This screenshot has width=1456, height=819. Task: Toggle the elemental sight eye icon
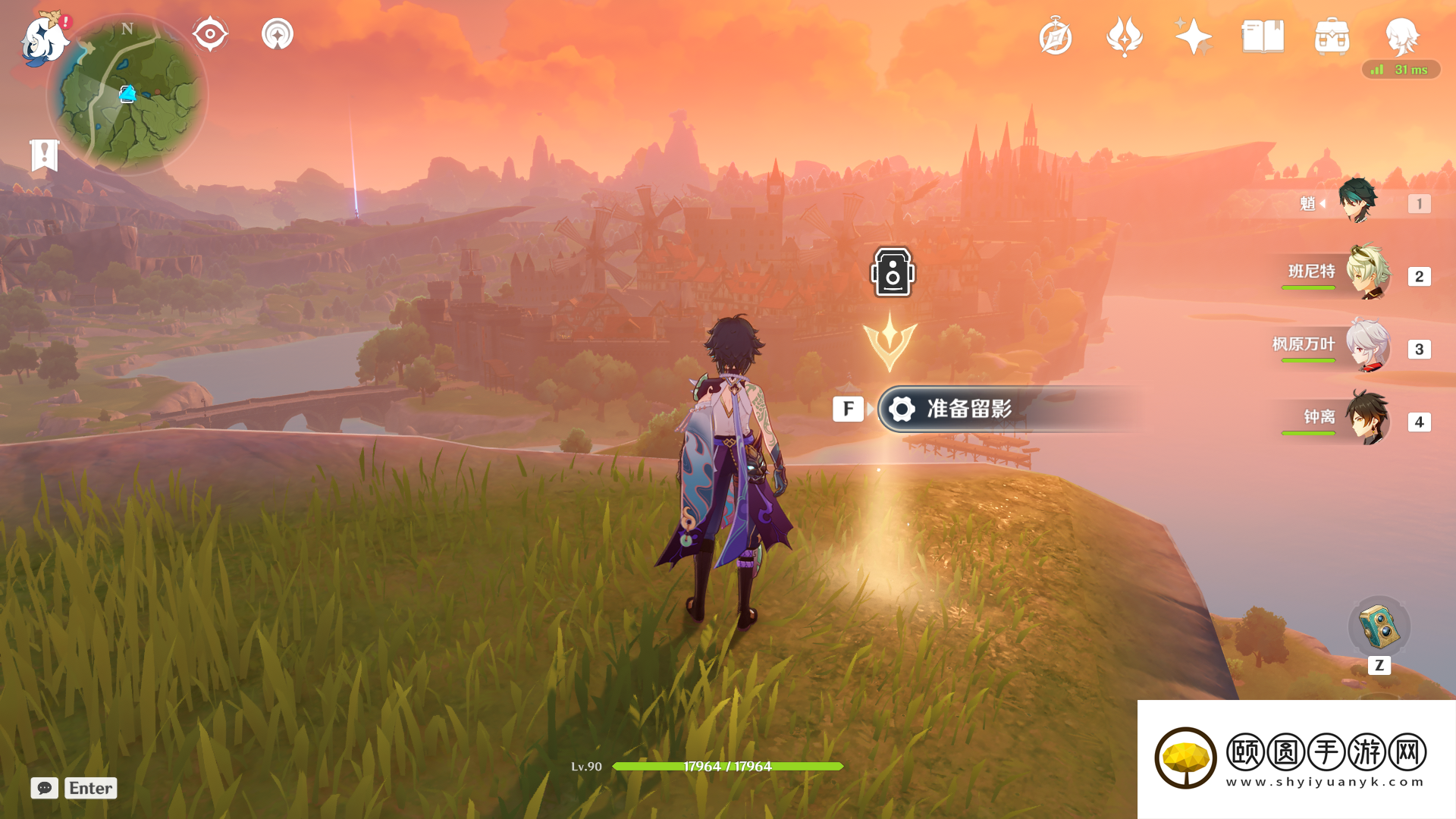point(210,34)
